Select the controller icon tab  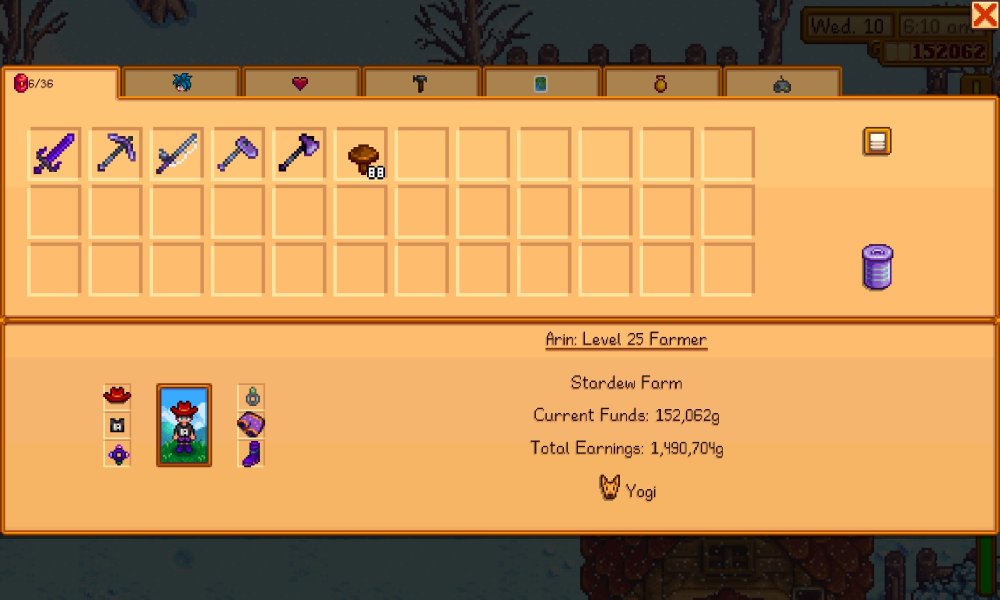click(782, 85)
